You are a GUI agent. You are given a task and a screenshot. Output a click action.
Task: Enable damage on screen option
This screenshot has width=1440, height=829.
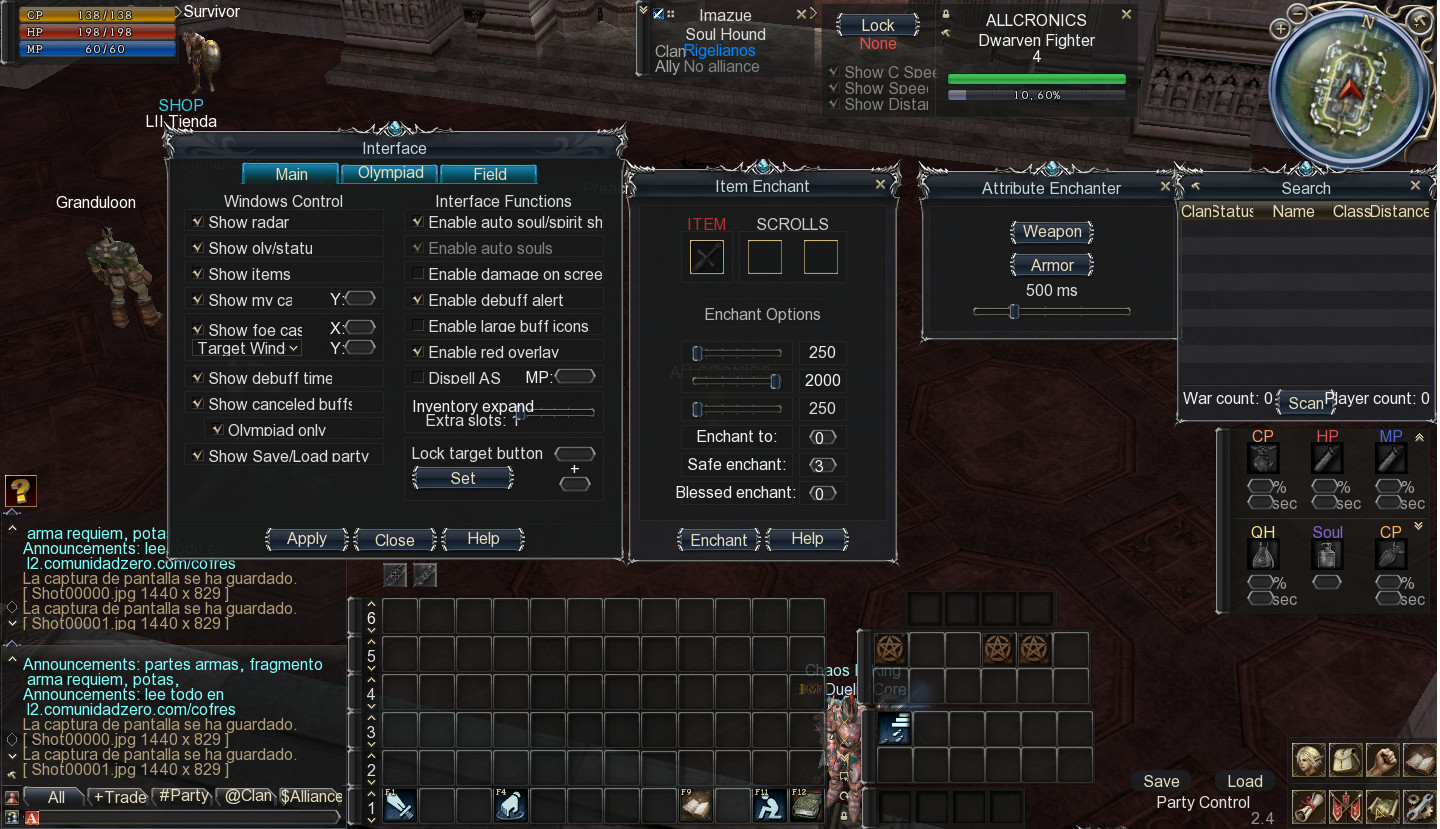[x=418, y=274]
